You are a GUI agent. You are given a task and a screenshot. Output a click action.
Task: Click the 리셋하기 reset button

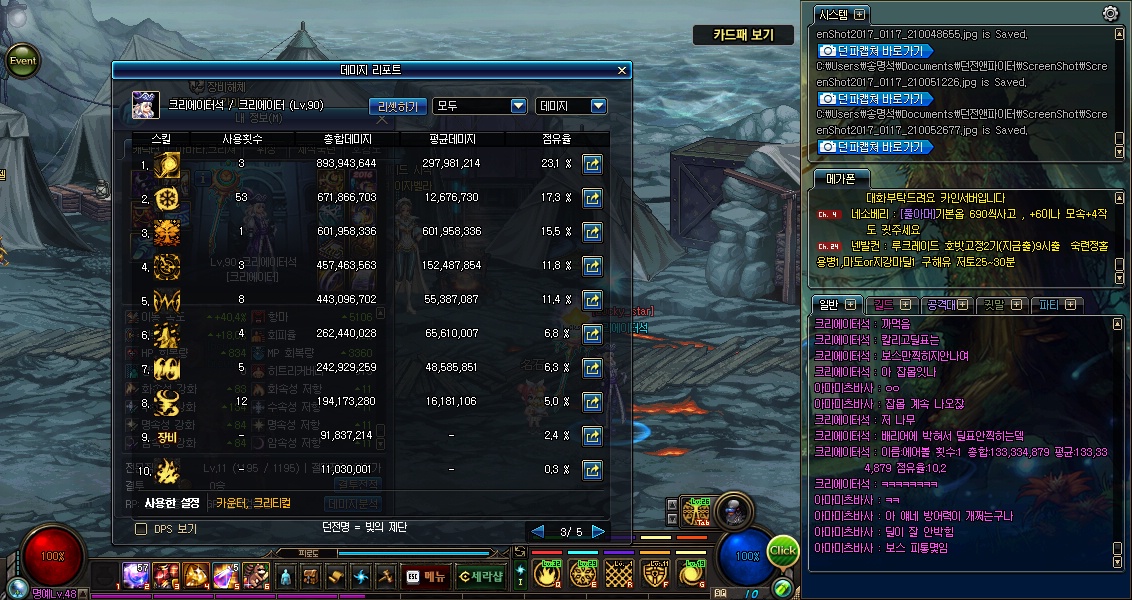coord(398,106)
